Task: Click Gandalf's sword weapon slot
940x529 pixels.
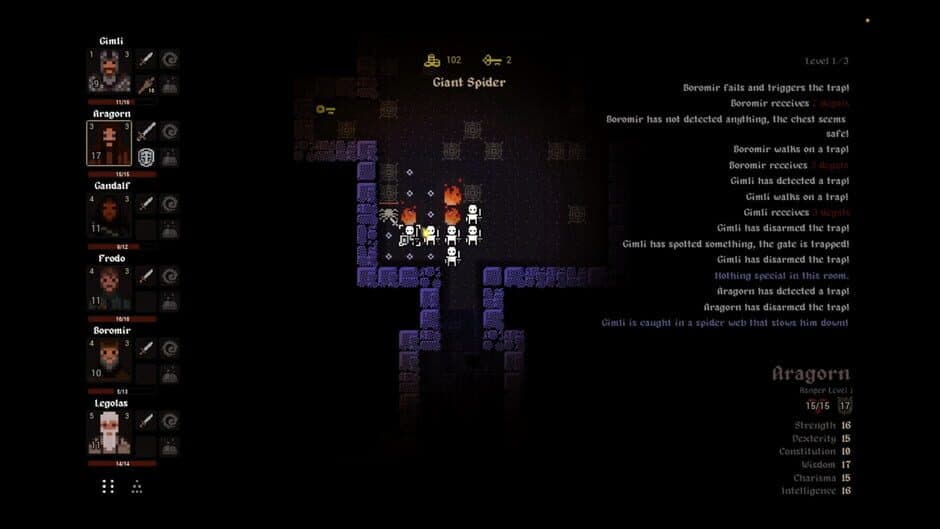Action: pyautogui.click(x=146, y=204)
